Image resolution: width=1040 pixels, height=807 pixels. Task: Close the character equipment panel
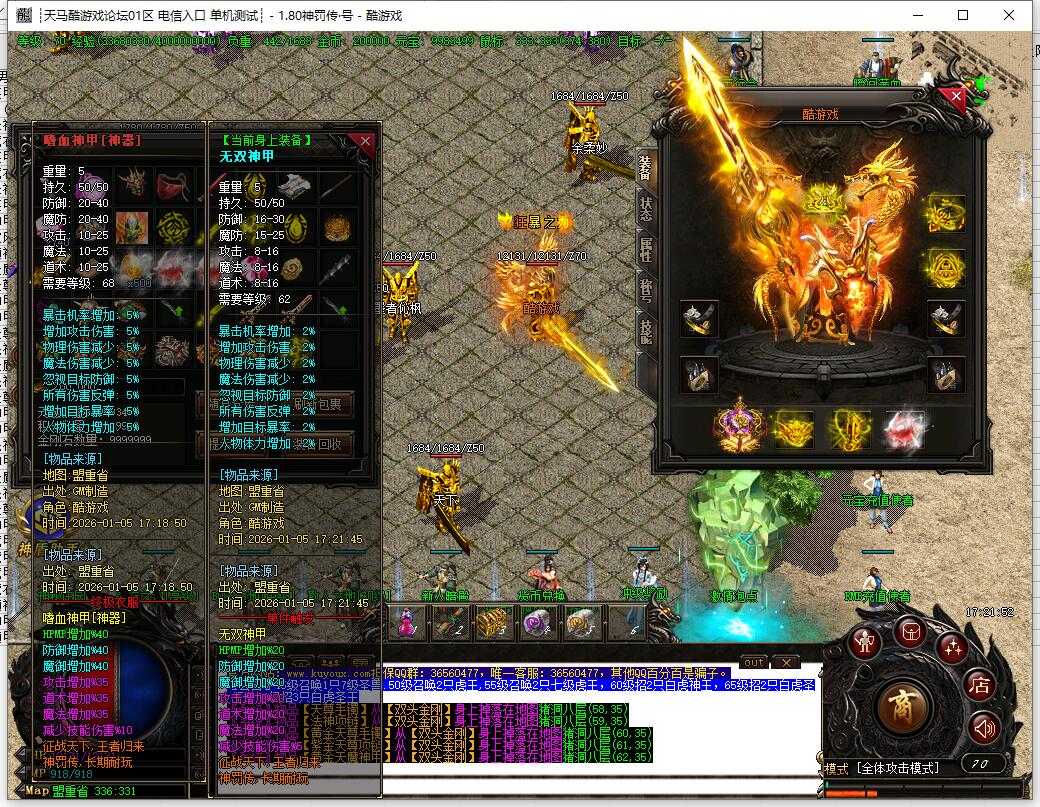click(957, 97)
